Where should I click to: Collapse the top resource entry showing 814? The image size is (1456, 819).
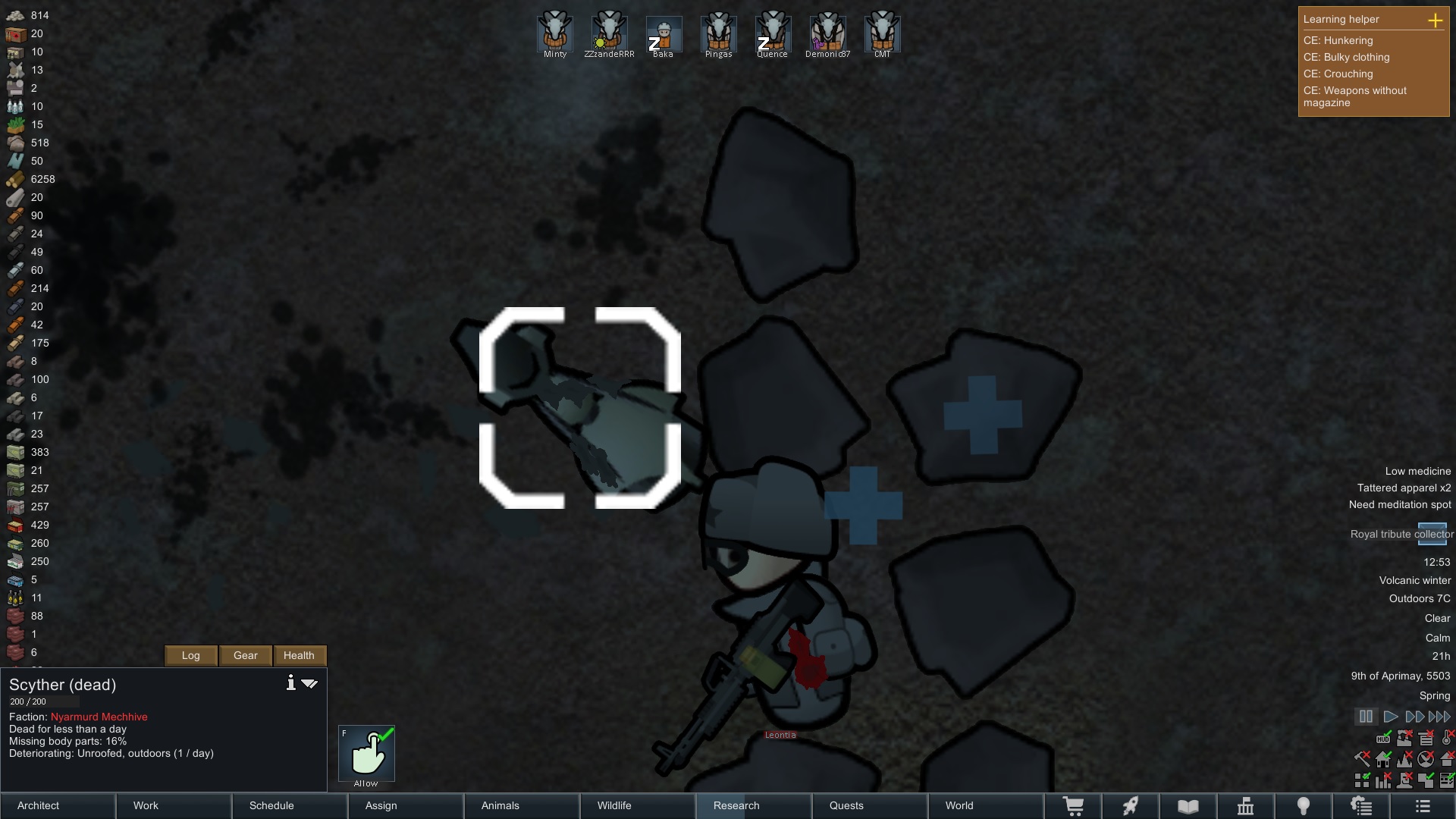tap(14, 15)
